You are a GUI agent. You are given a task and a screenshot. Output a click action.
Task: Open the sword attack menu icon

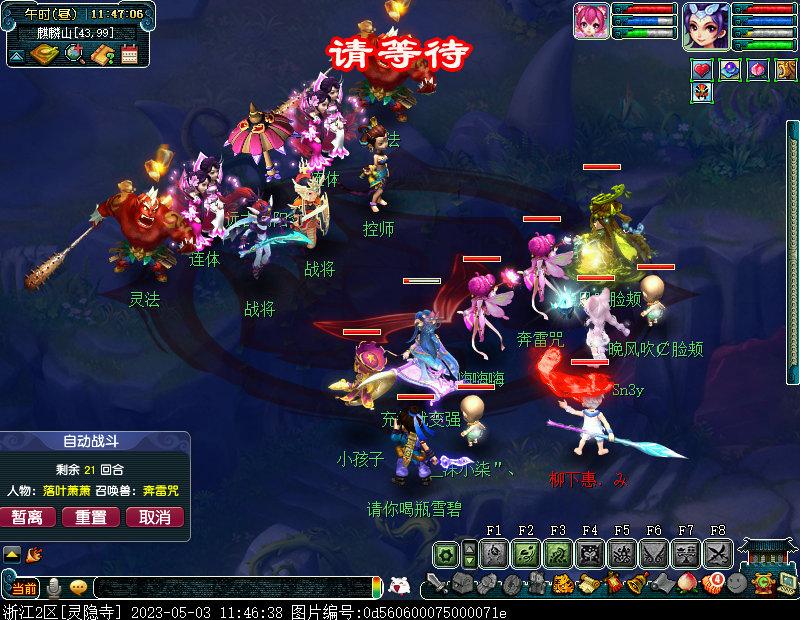click(x=437, y=583)
